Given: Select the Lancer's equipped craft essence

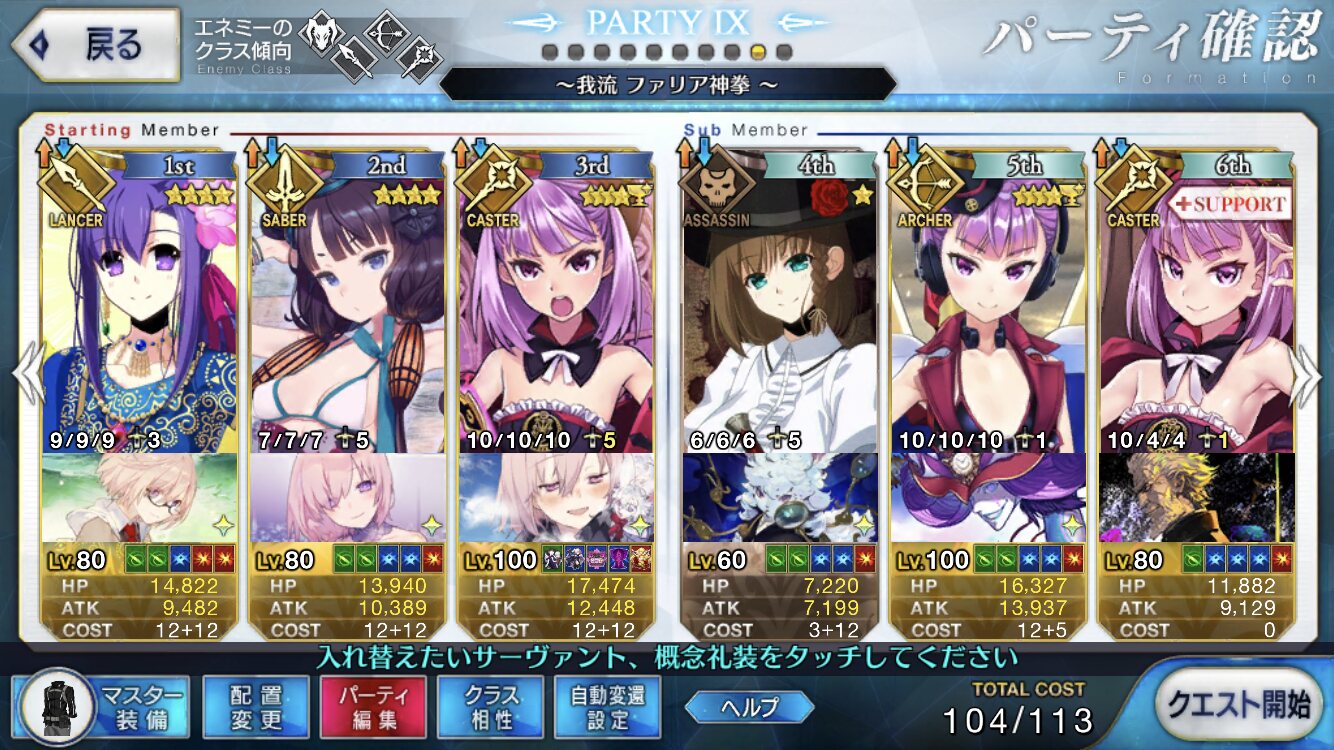Looking at the screenshot, I should 140,497.
